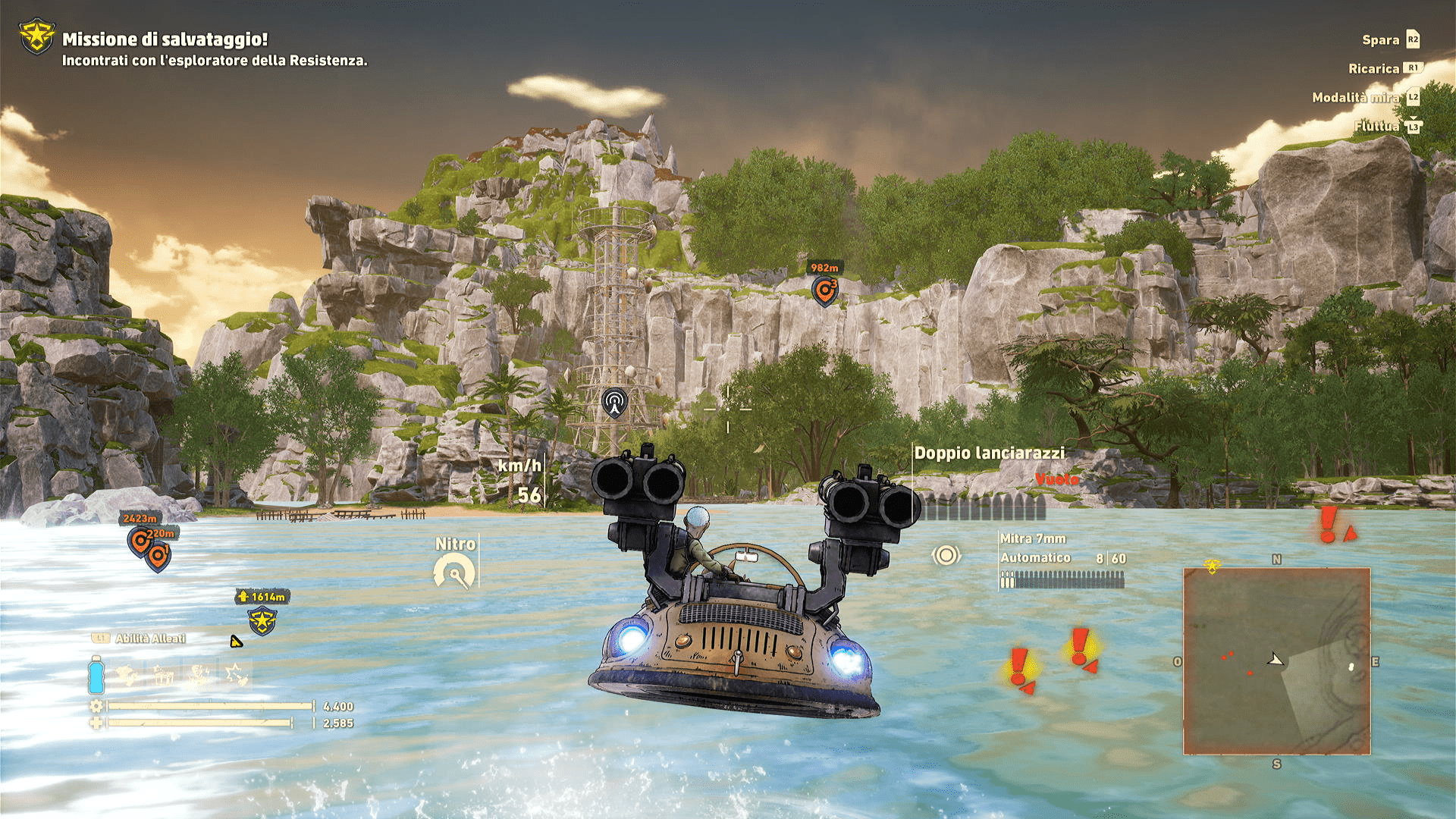Click the weapon switch ring icon
This screenshot has height=819, width=1456.
946,555
